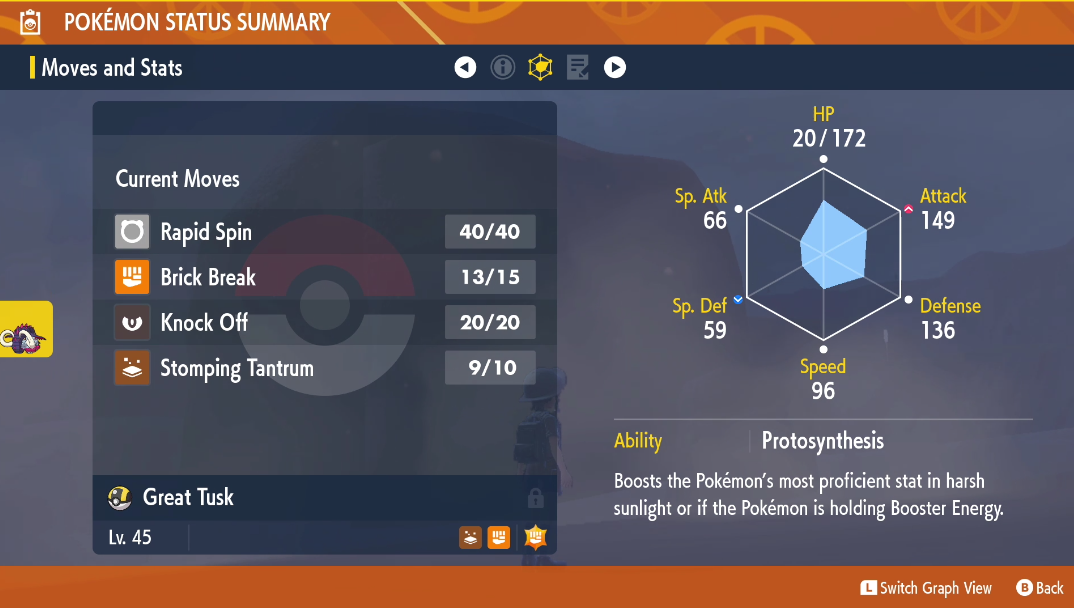Go to the next summary page arrow
Image resolution: width=1074 pixels, height=608 pixels.
(615, 68)
